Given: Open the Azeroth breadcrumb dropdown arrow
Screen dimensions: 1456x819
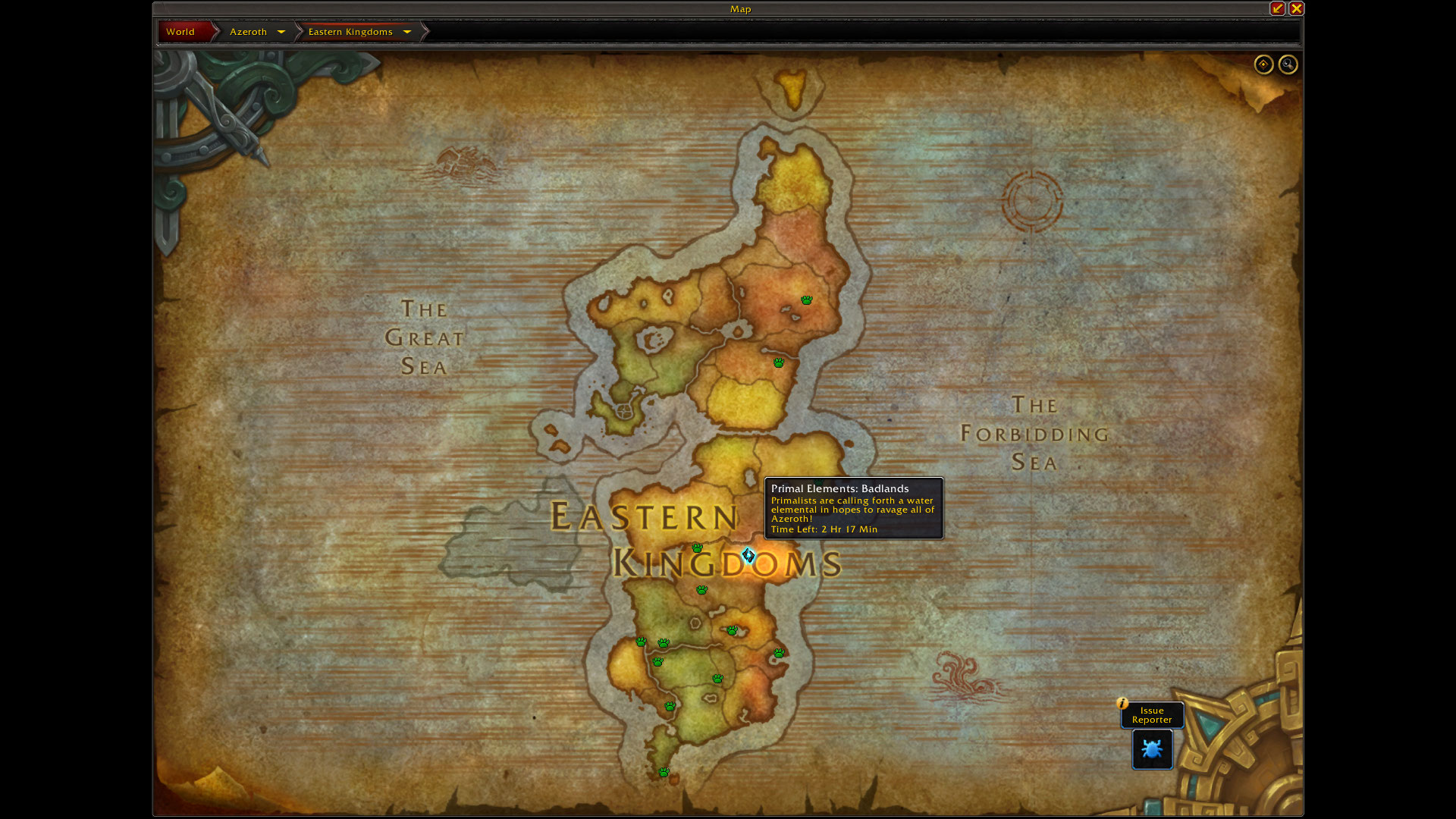Looking at the screenshot, I should coord(281,32).
